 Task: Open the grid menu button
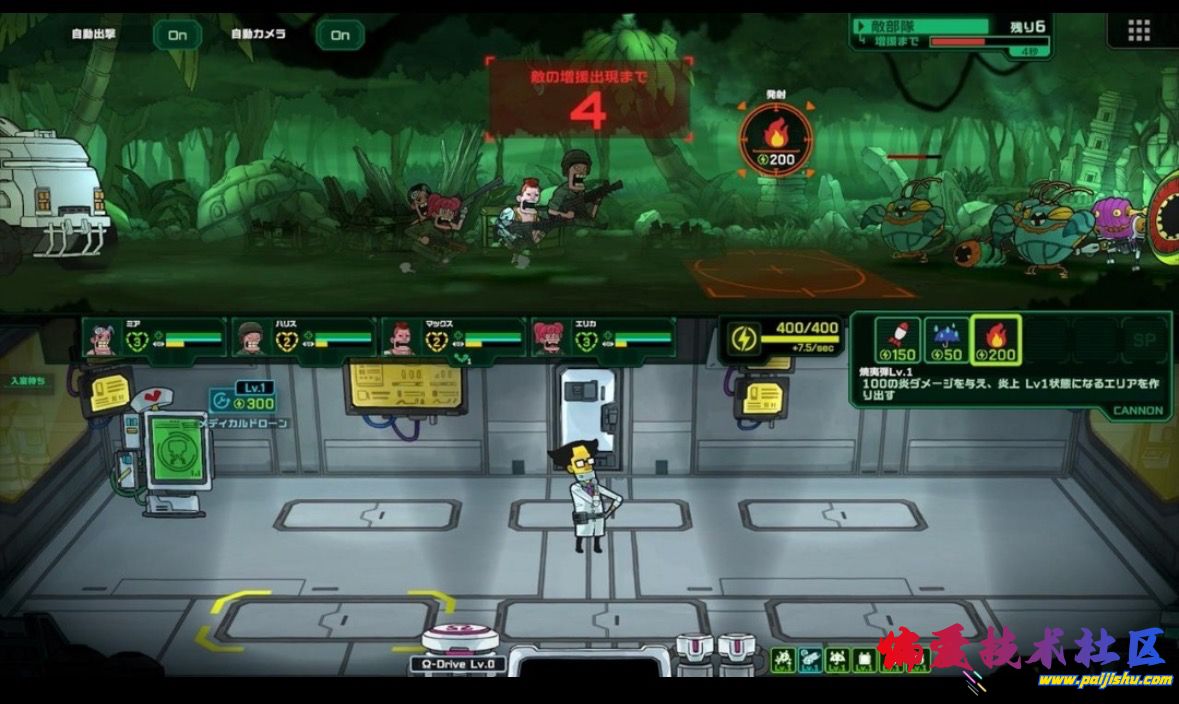(x=1138, y=31)
